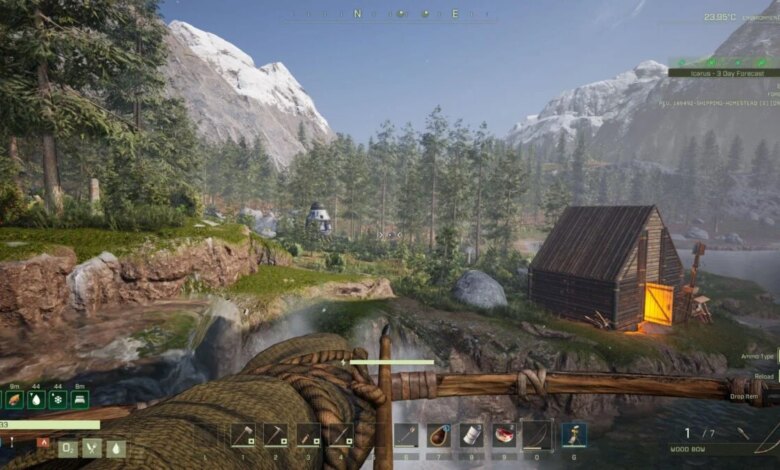This screenshot has height=470, width=780.
Task: Click the snowflake cold status icon
Action: 58,399
